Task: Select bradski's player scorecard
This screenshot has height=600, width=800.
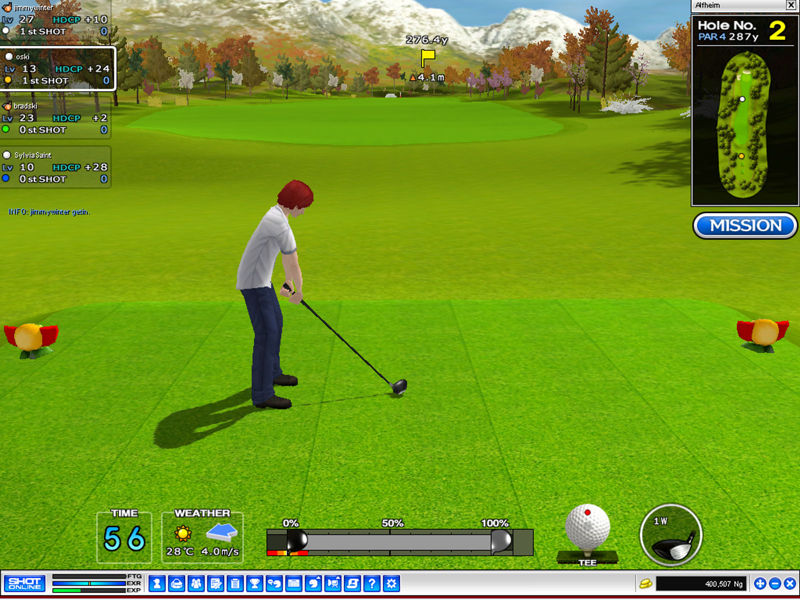Action: (x=56, y=118)
